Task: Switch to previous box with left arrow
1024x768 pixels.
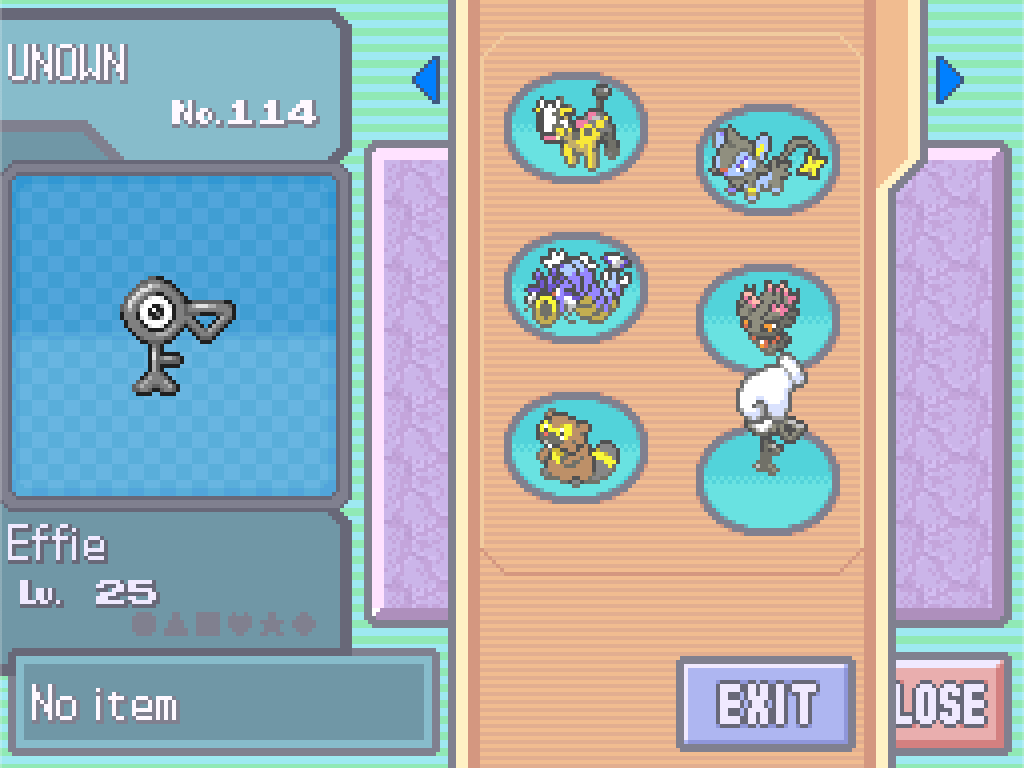Action: (x=427, y=81)
